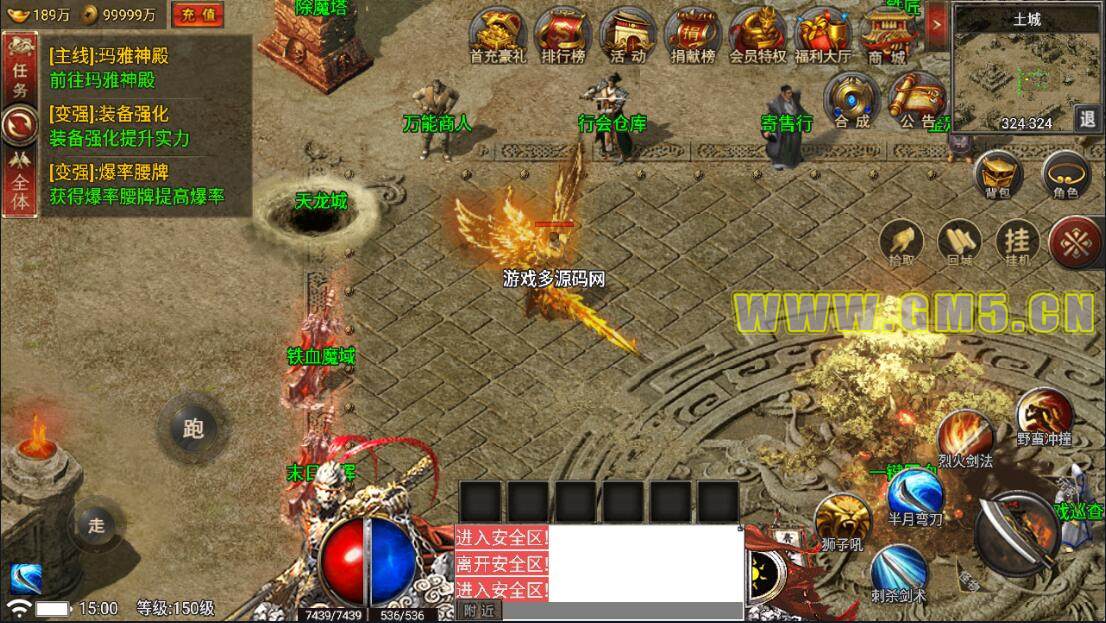The image size is (1106, 623).
Task: Open the 福利大厅 welfare hall
Action: point(822,34)
